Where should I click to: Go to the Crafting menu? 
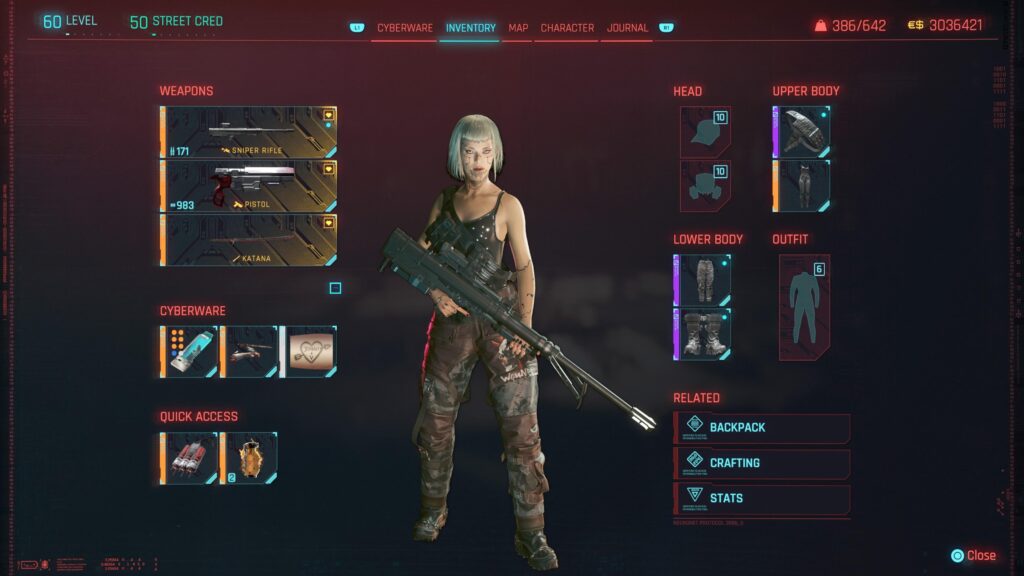click(x=763, y=463)
